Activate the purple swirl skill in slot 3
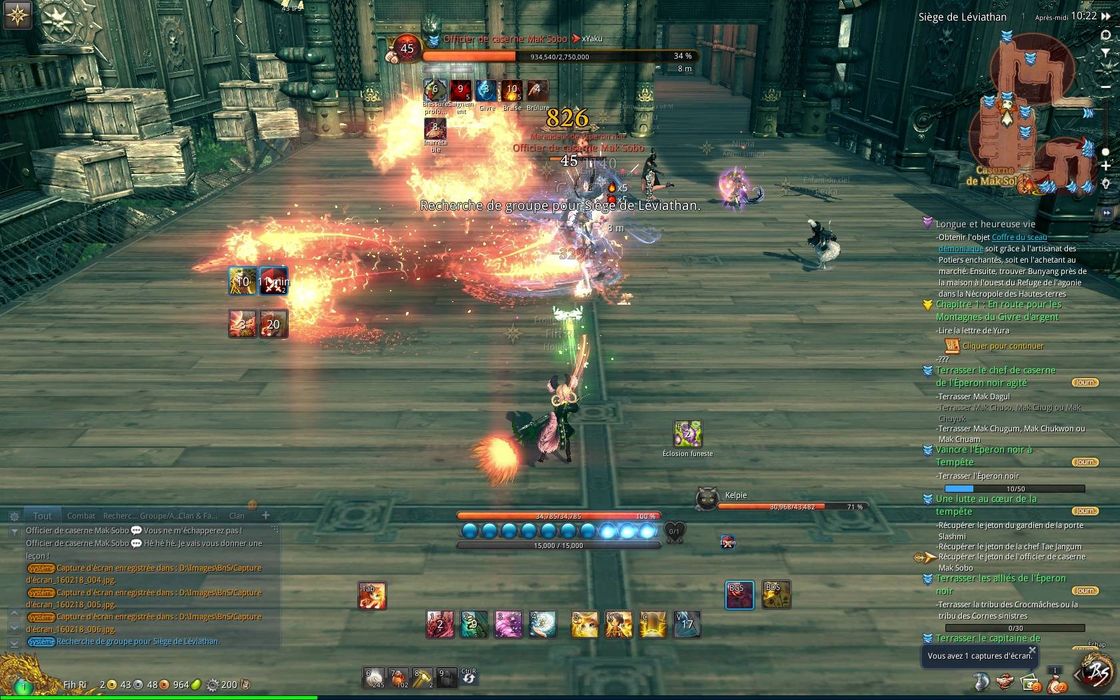1120x700 pixels. (x=507, y=625)
